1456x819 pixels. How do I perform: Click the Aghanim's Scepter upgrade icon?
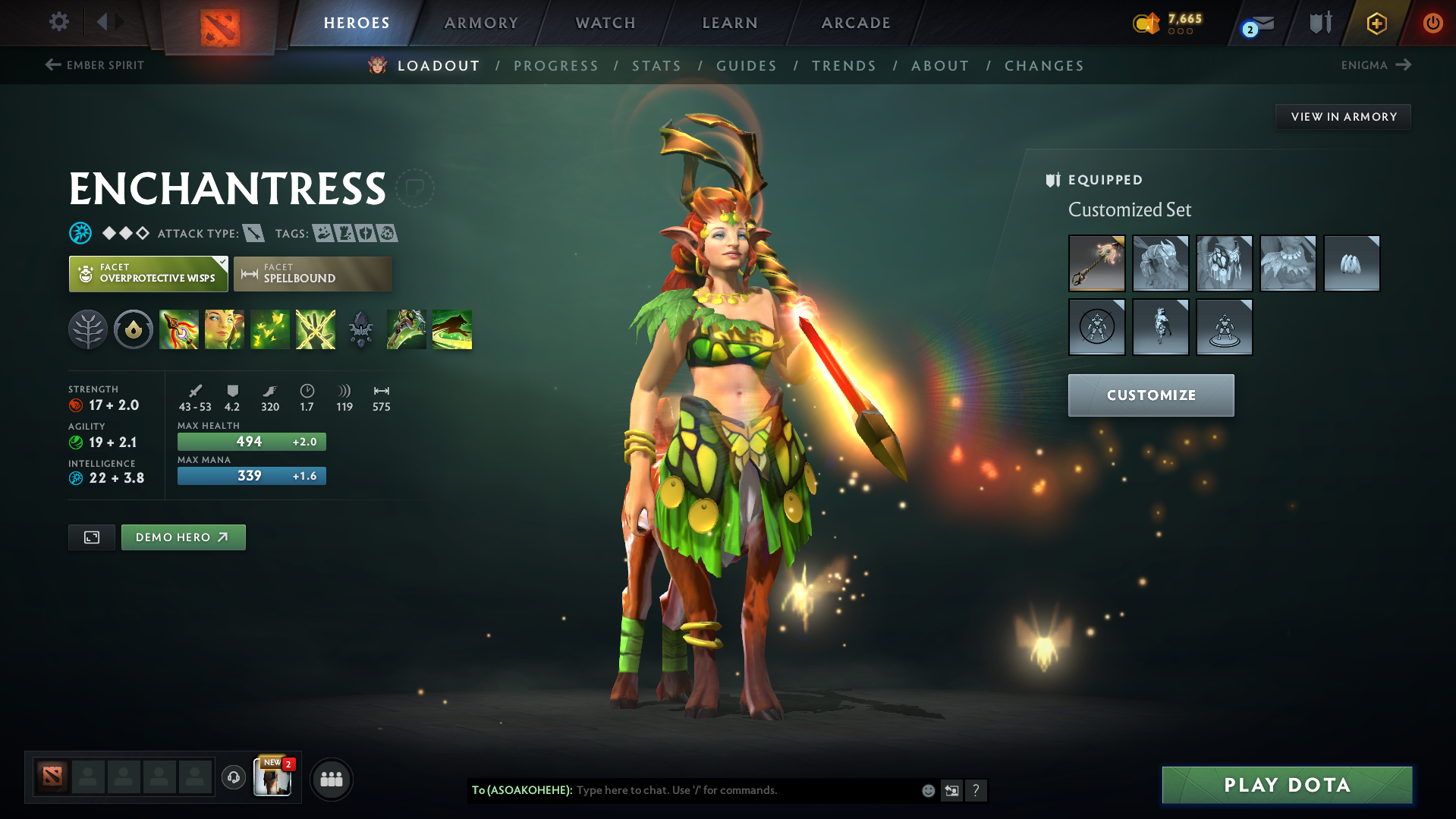point(360,329)
